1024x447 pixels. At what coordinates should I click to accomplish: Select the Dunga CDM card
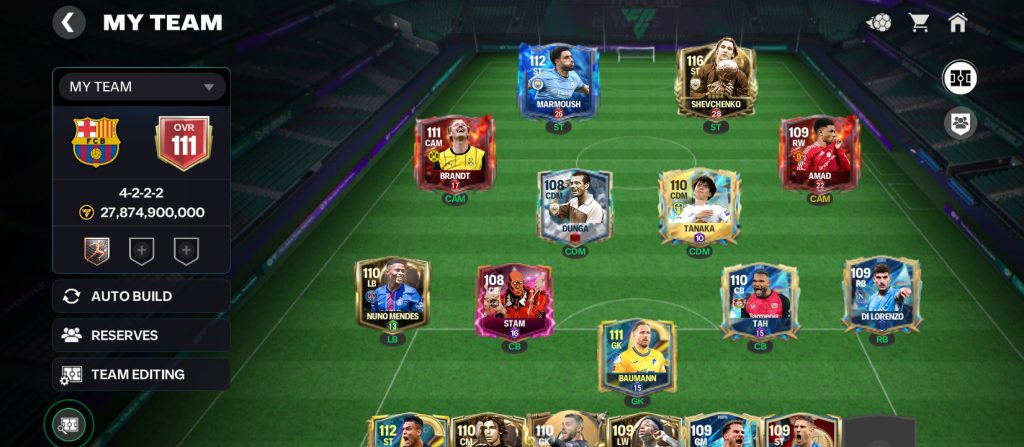[x=574, y=205]
